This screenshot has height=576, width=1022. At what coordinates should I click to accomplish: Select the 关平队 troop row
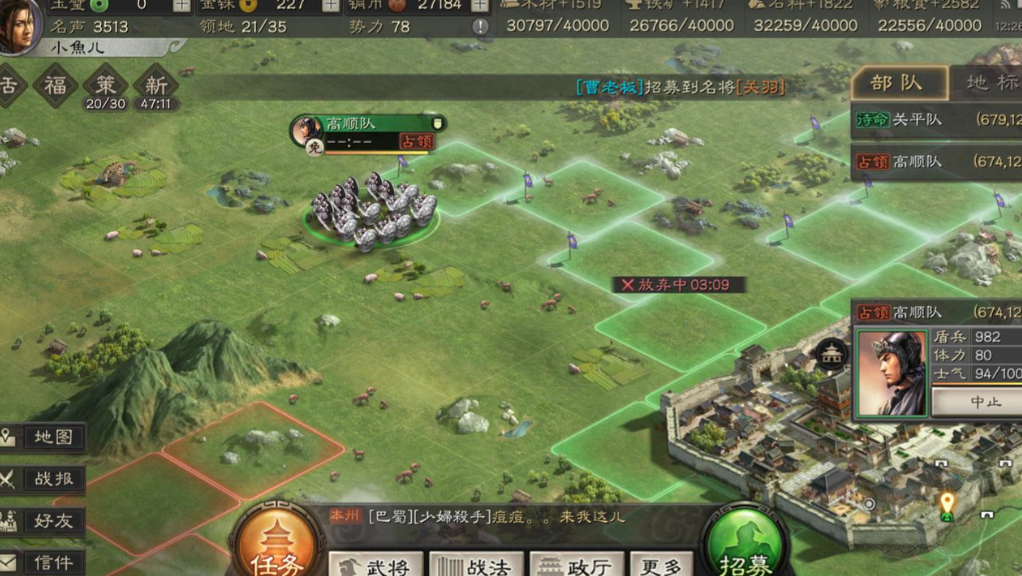coord(936,120)
